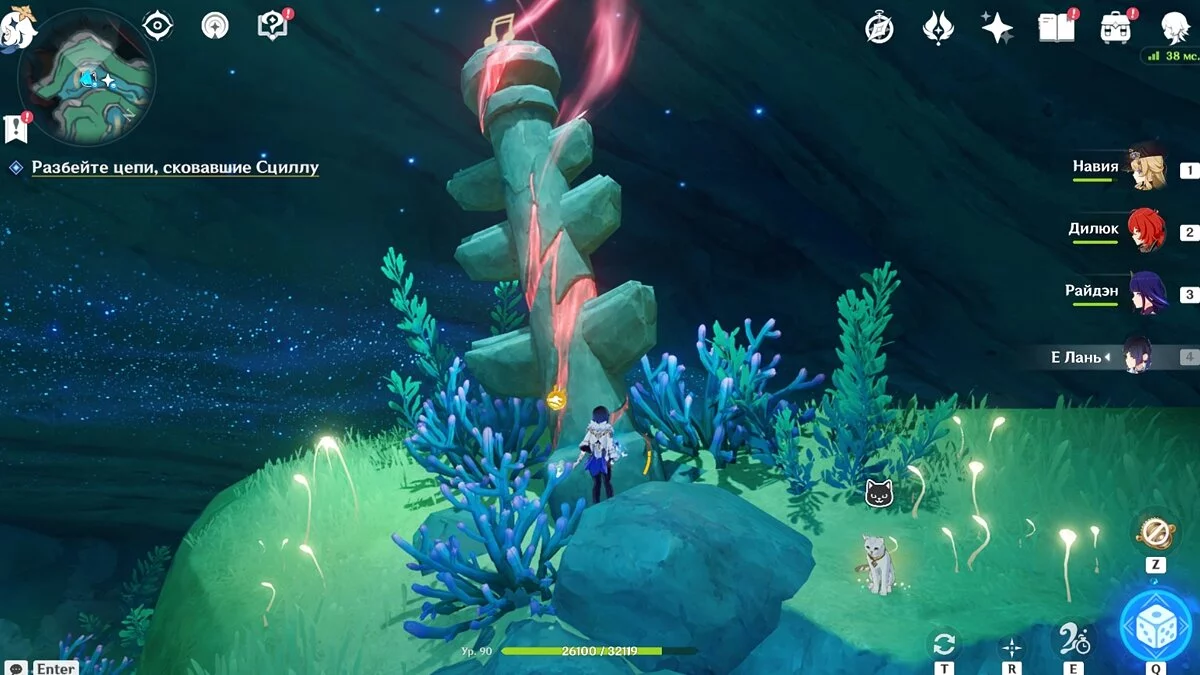1200x675 pixels.
Task: Open the Adventurer Handbook book icon
Action: (x=1056, y=27)
